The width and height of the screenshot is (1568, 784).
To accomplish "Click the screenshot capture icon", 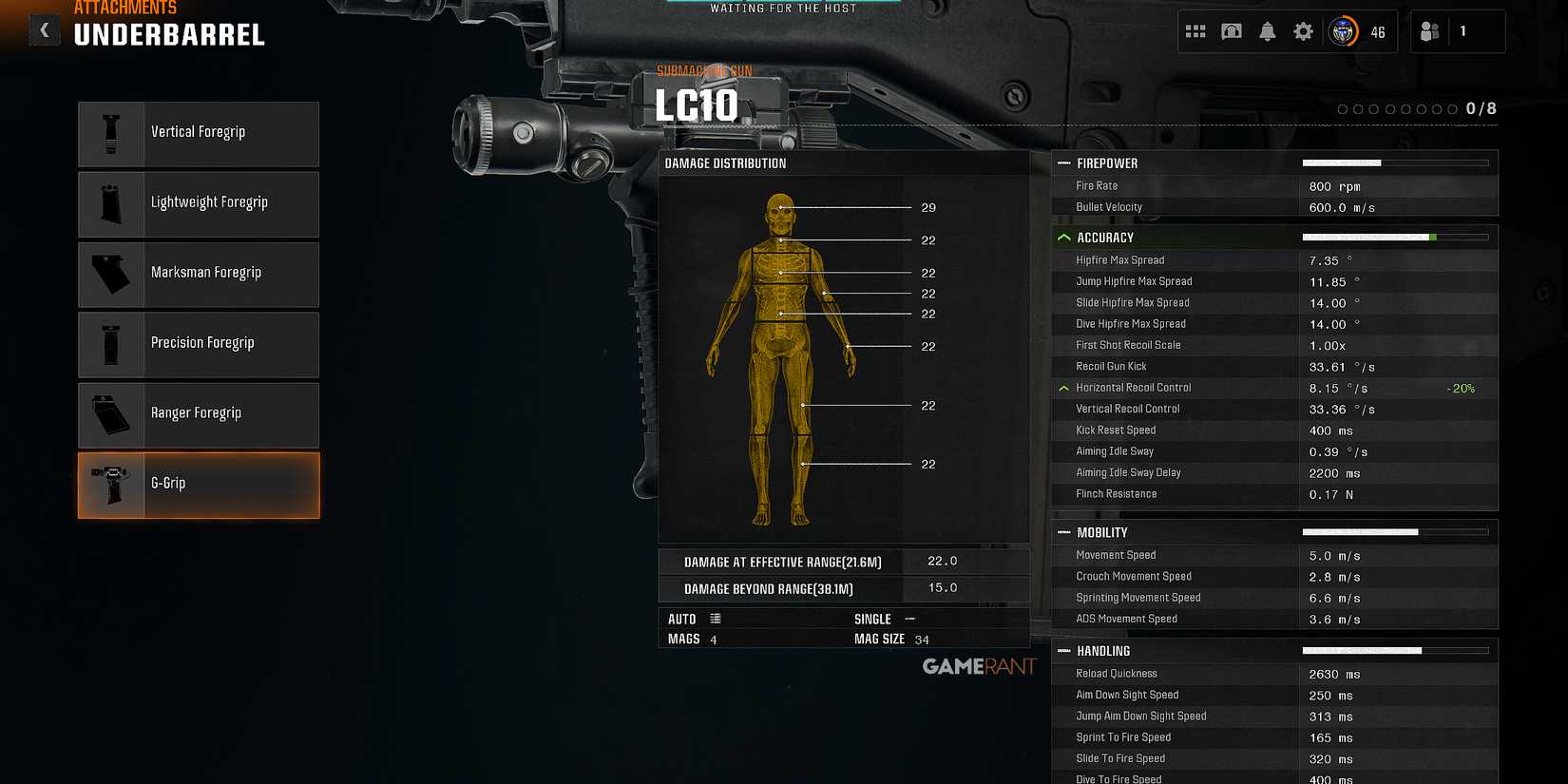I will [x=1232, y=31].
